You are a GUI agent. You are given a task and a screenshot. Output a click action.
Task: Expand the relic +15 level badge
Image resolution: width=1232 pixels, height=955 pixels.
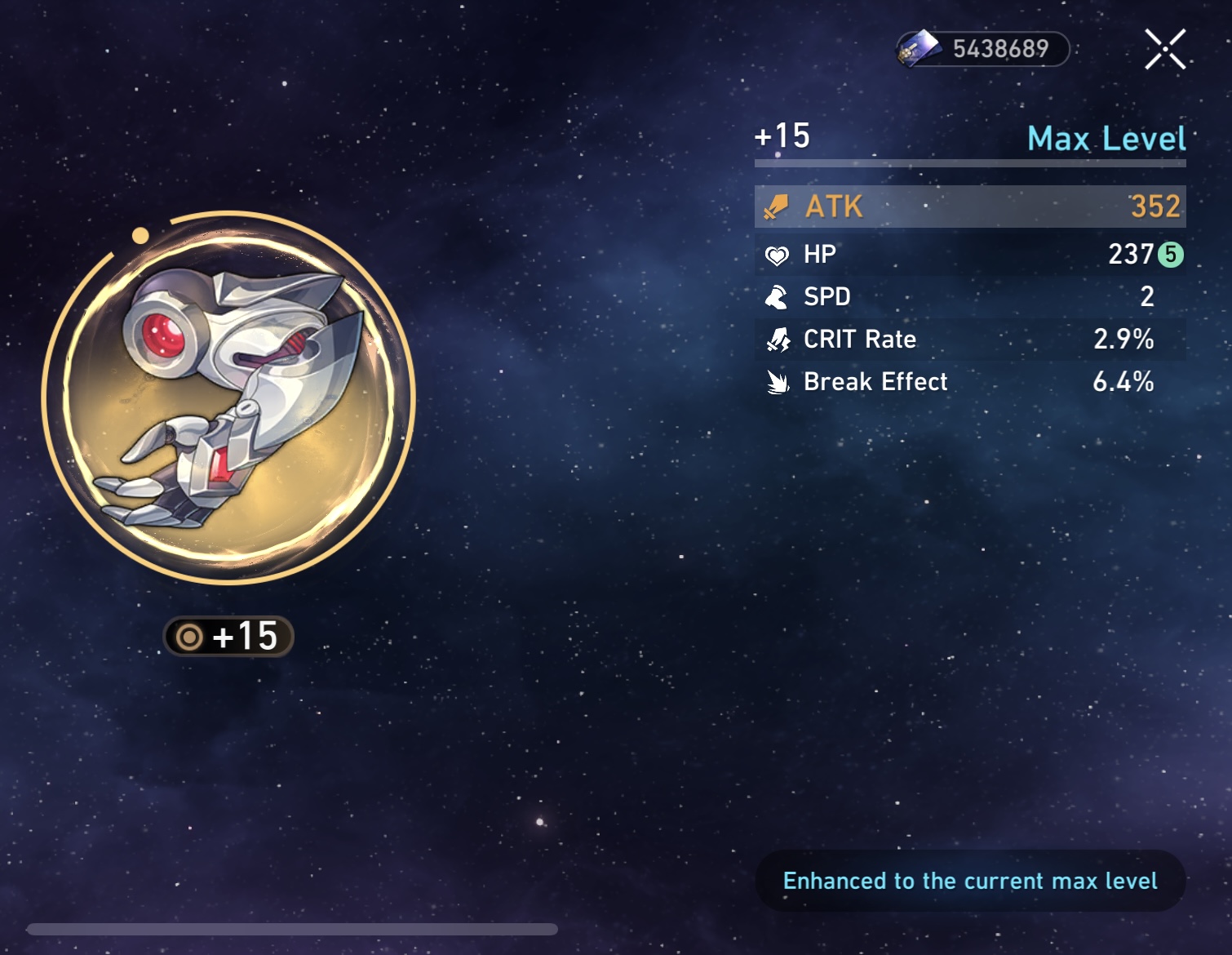click(x=227, y=638)
